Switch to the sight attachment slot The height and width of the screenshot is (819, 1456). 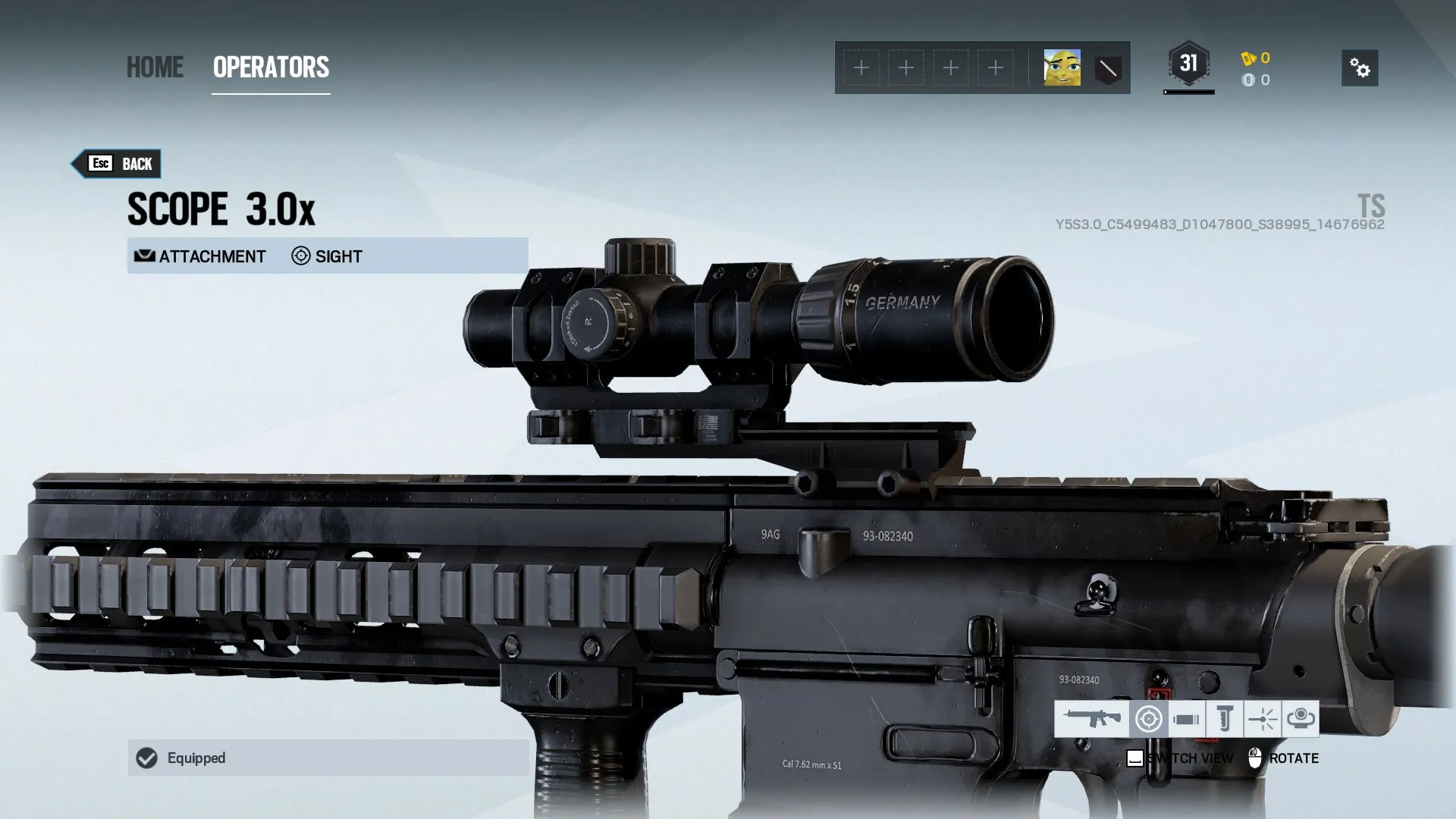pyautogui.click(x=1148, y=718)
